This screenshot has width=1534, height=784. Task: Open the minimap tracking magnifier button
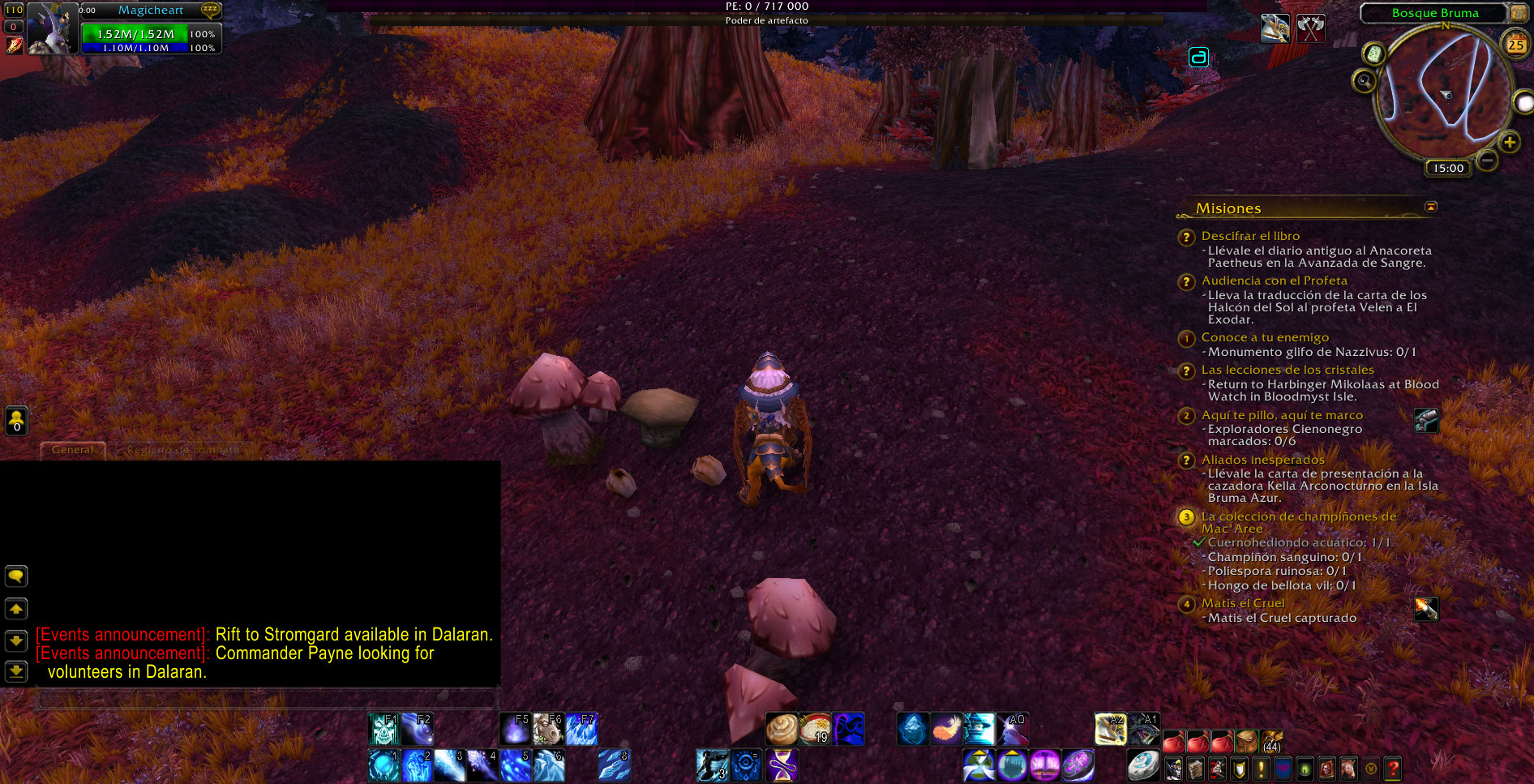[1365, 81]
